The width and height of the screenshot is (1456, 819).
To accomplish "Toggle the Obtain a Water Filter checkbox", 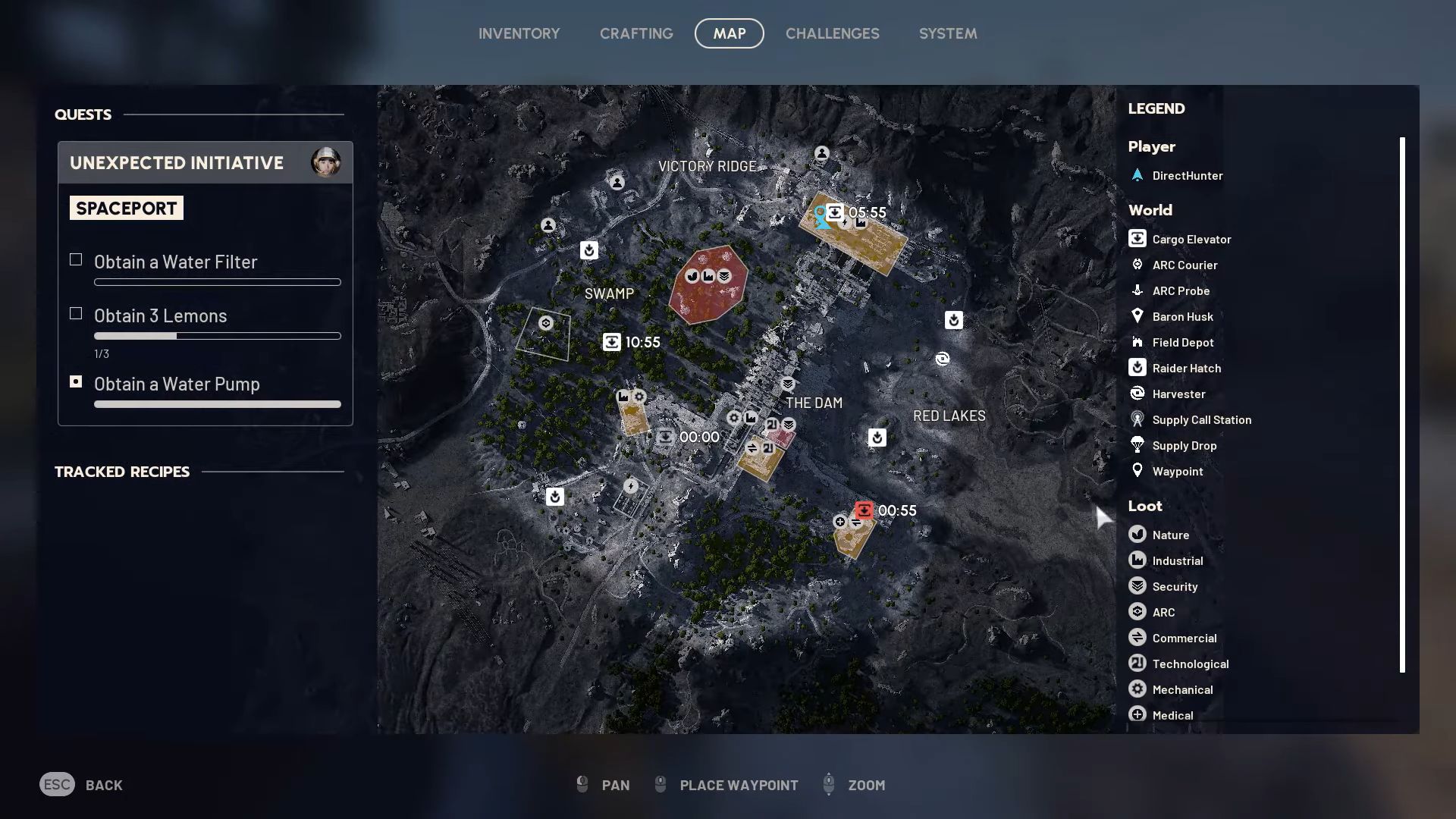I will pyautogui.click(x=76, y=260).
